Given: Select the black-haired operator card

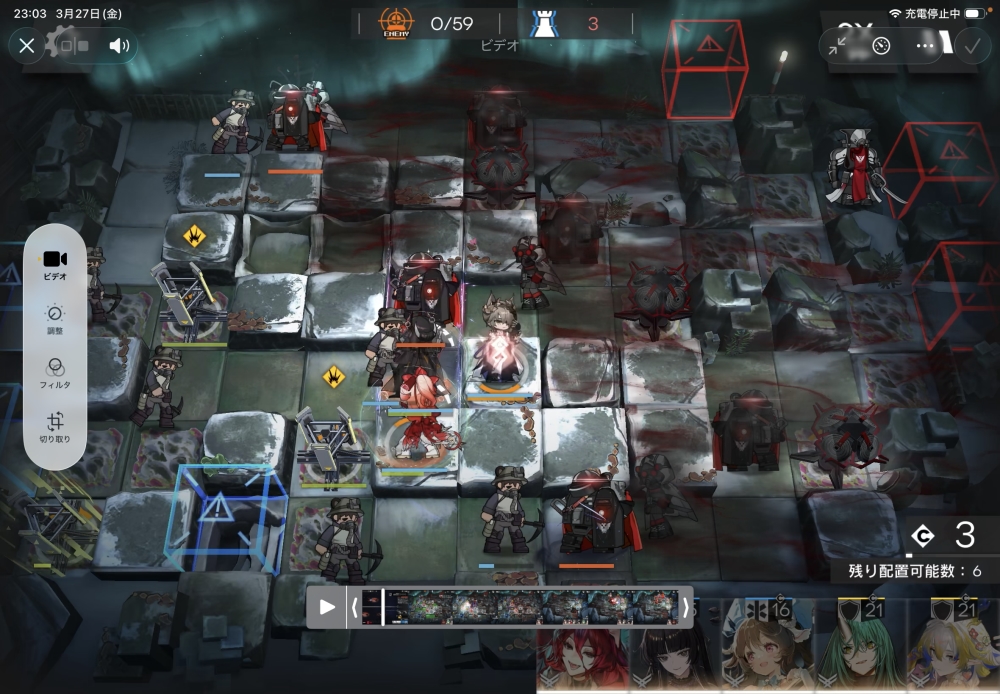Looking at the screenshot, I should click(675, 650).
